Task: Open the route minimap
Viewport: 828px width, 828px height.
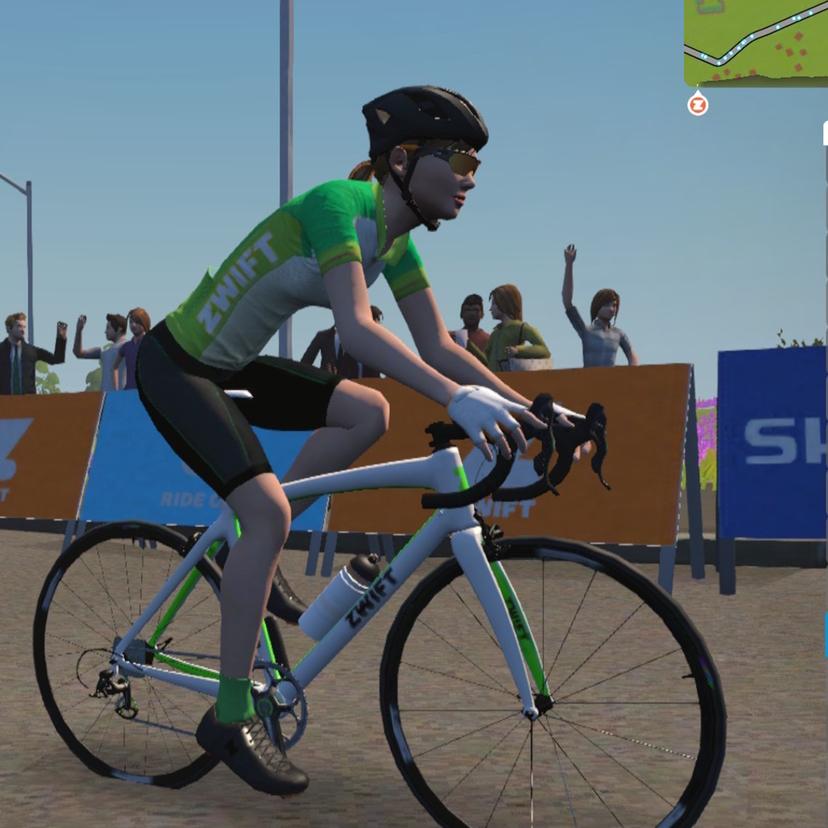Action: pyautogui.click(x=756, y=42)
